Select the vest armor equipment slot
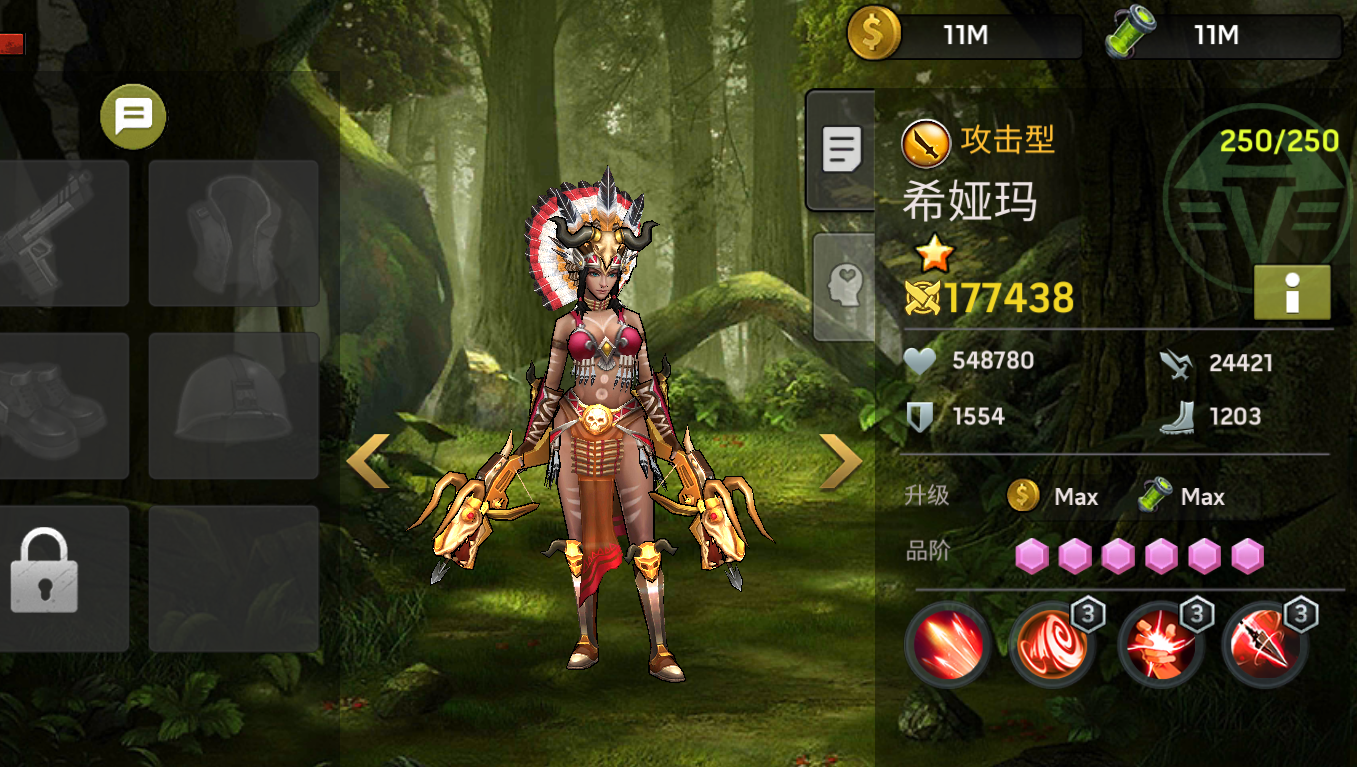Image resolution: width=1357 pixels, height=767 pixels. tap(234, 233)
